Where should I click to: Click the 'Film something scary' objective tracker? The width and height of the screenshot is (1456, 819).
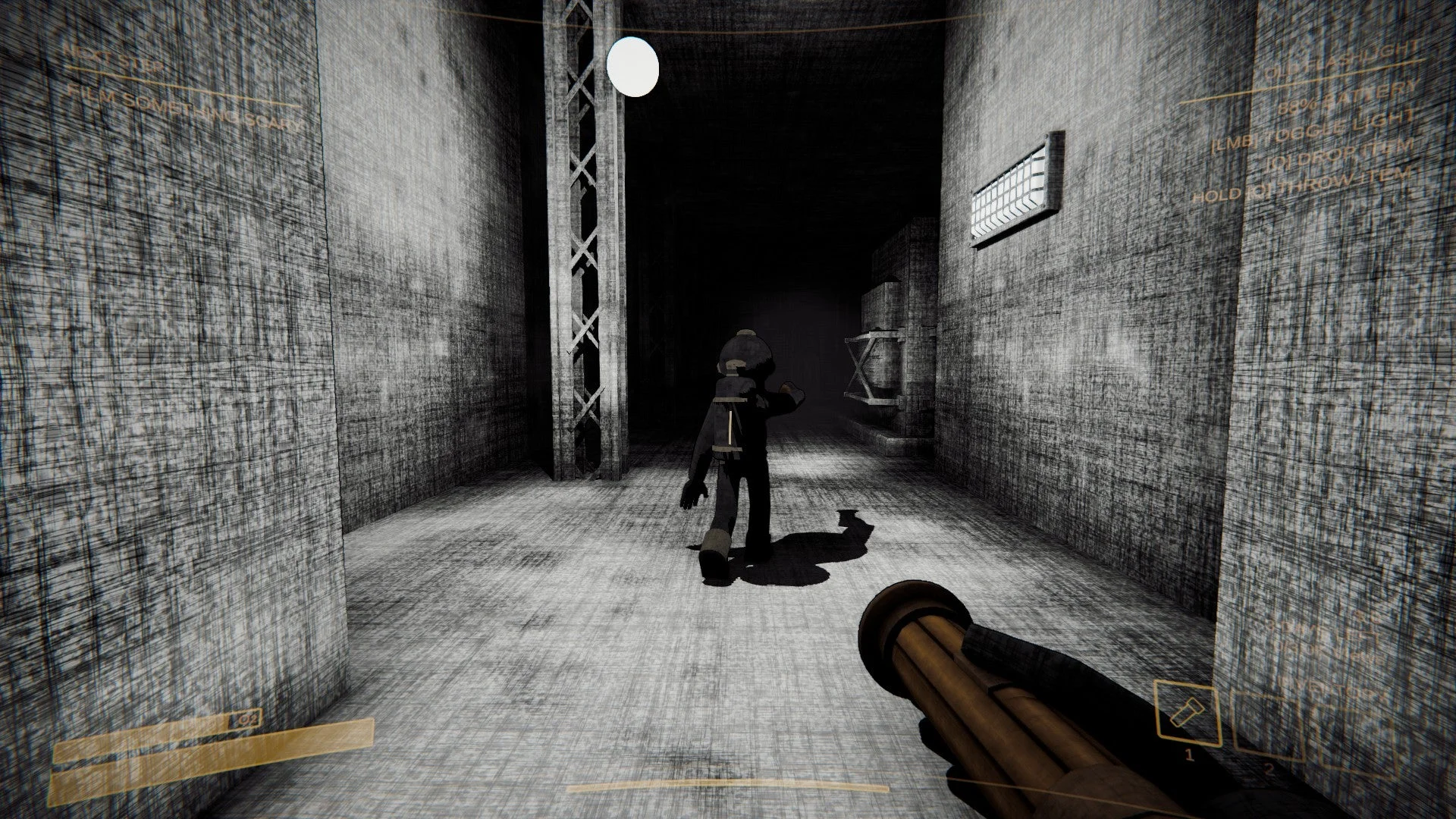[182, 108]
